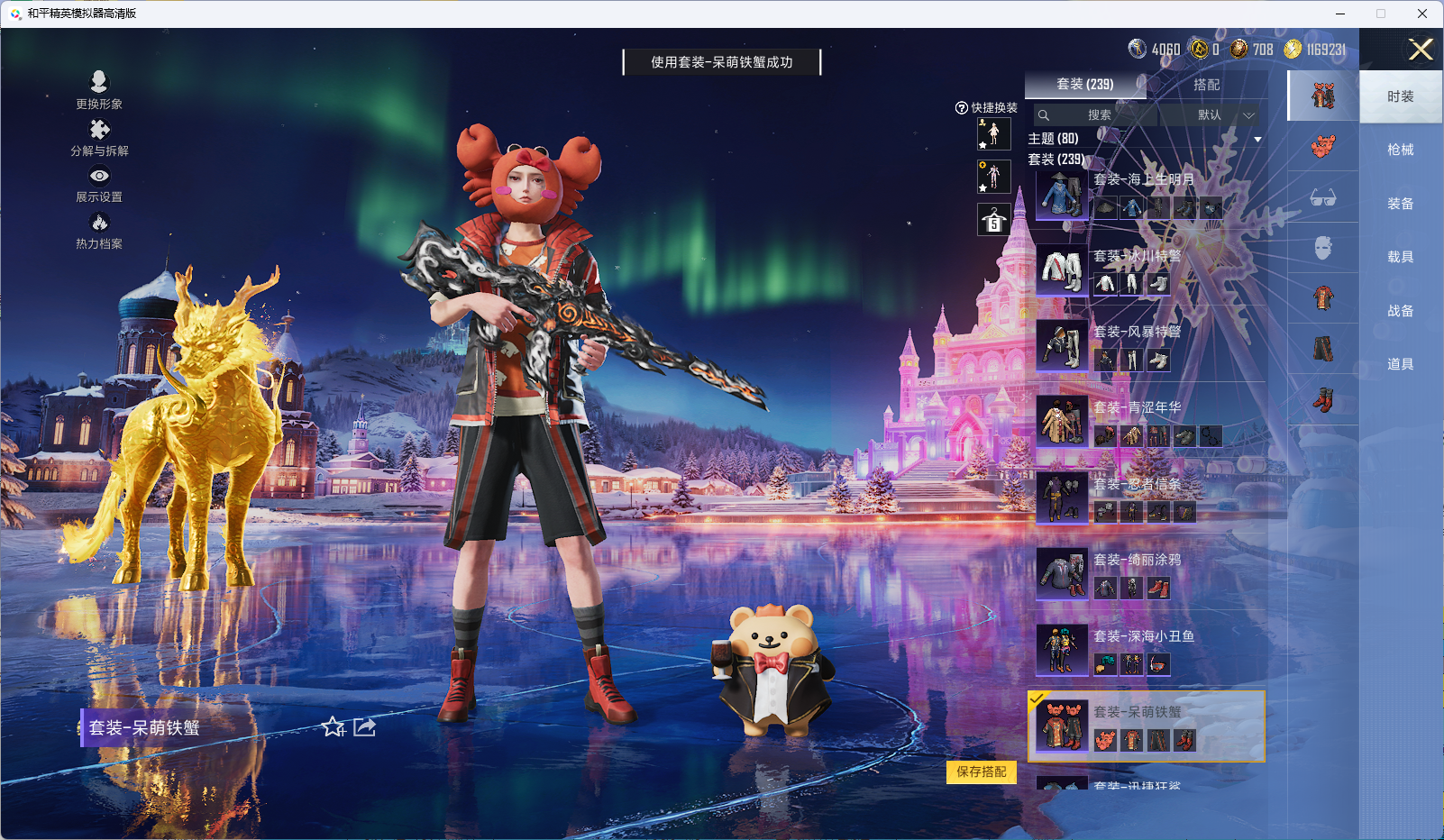
Task: Open 更换形象 option
Action: [99, 91]
